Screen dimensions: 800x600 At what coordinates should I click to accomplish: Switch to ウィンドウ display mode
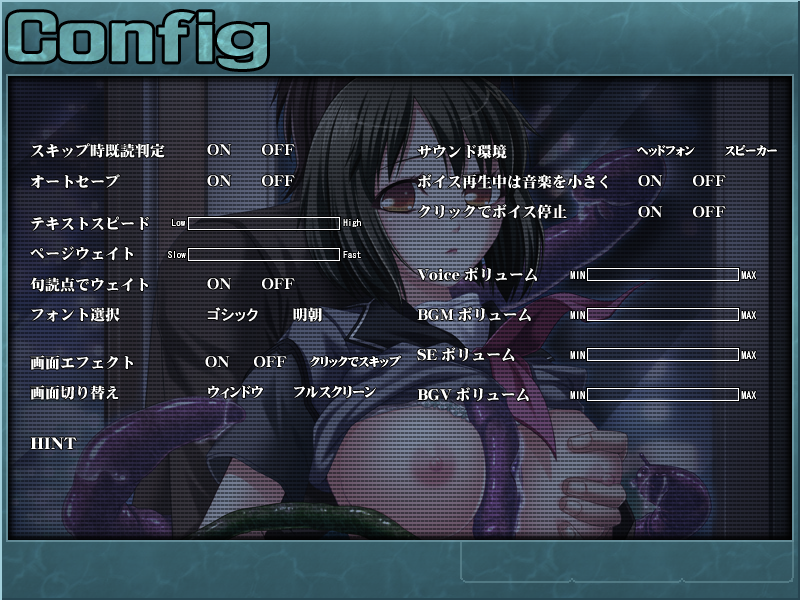(235, 392)
